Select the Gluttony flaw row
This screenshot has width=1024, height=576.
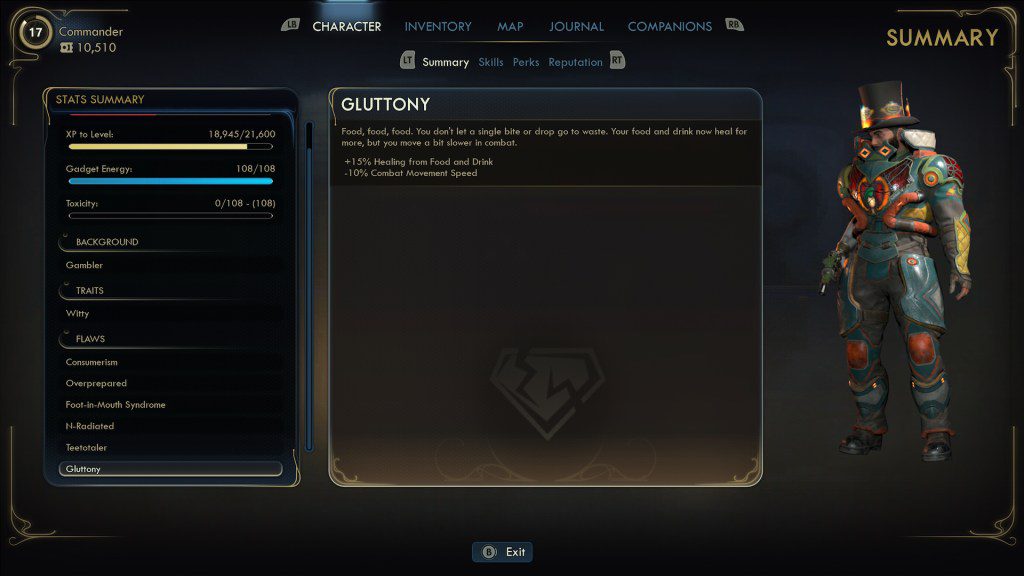[x=170, y=469]
